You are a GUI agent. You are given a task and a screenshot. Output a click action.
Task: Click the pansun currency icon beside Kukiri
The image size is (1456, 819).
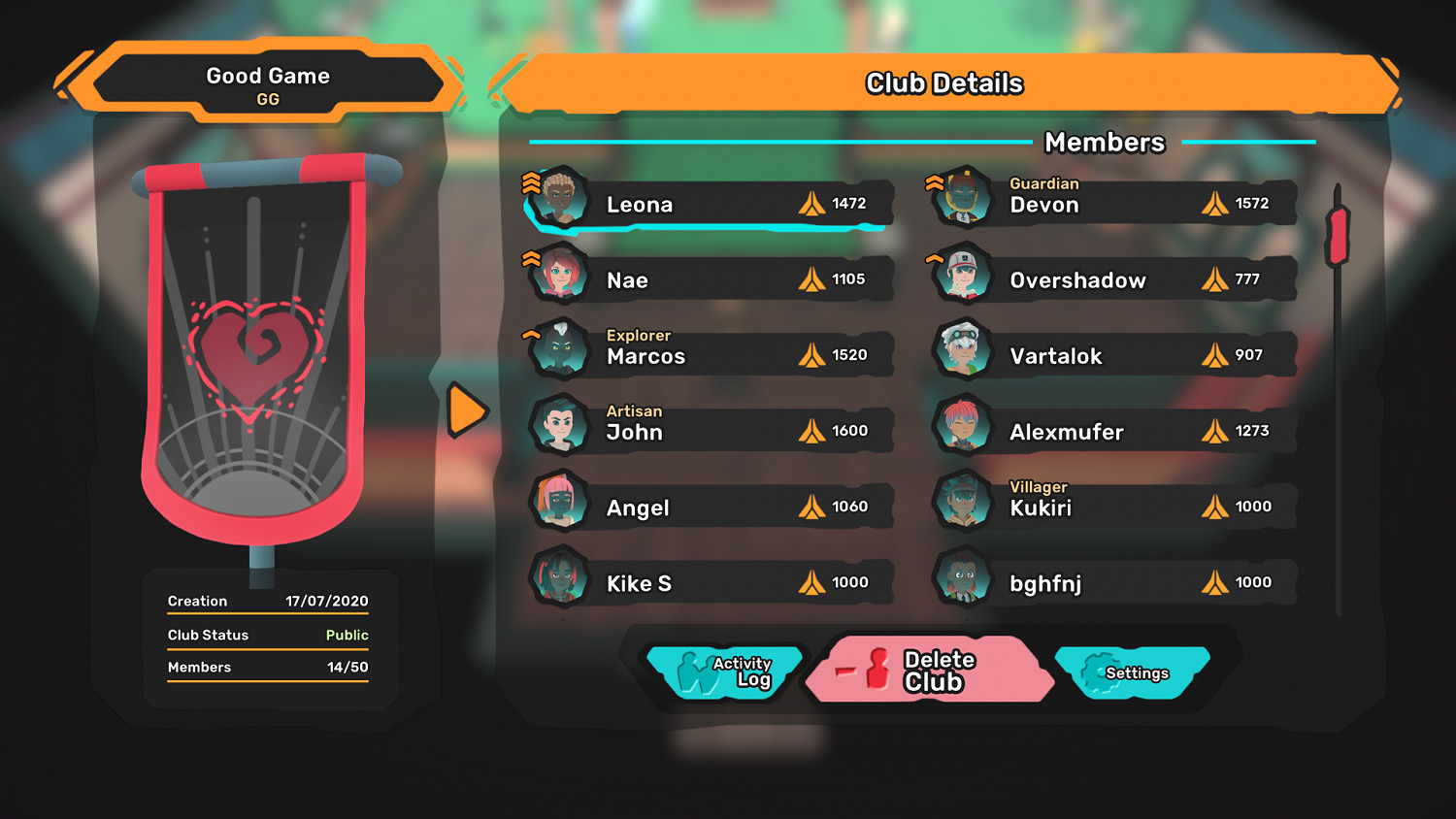click(1214, 506)
